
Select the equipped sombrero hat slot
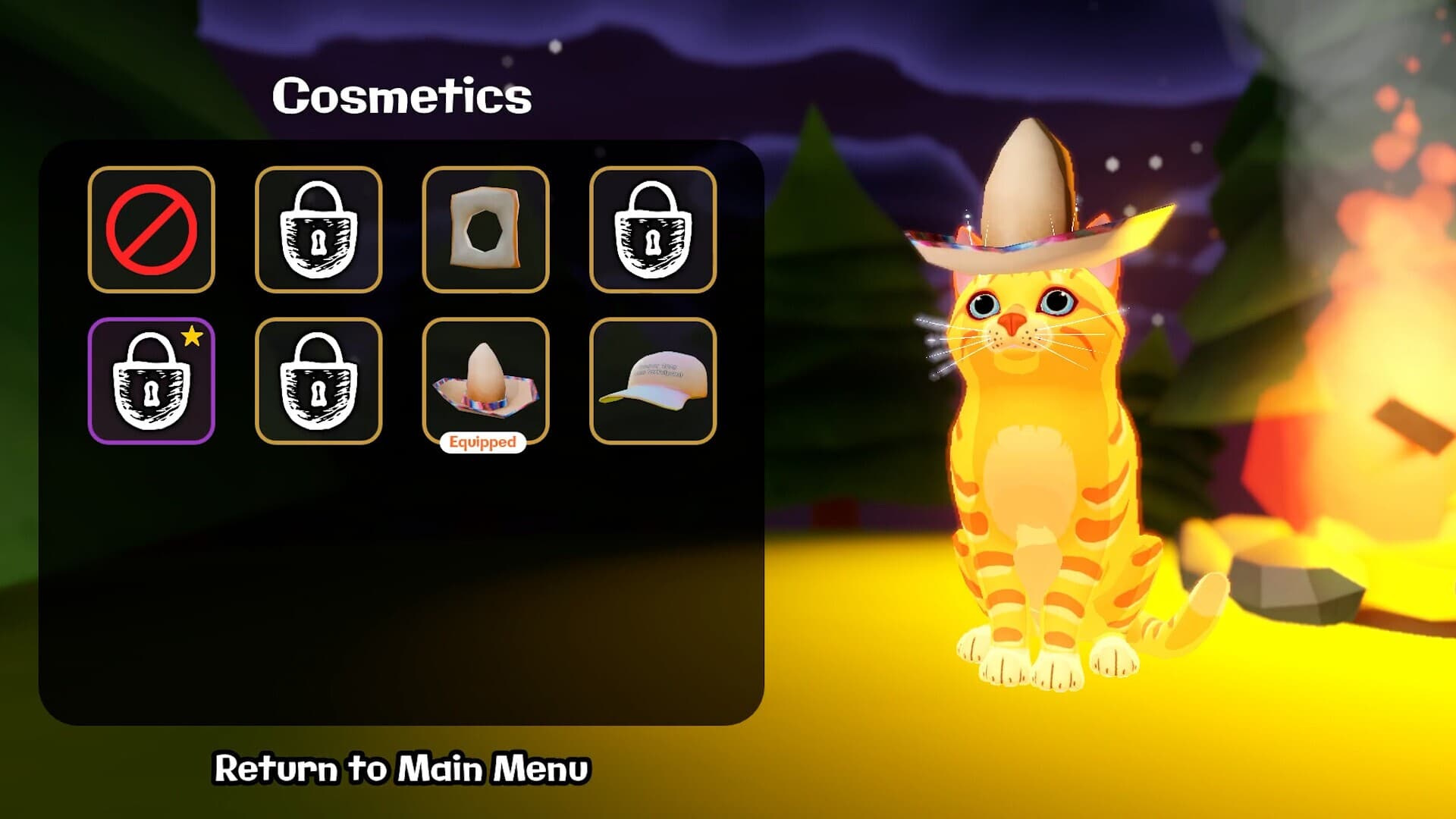[485, 381]
